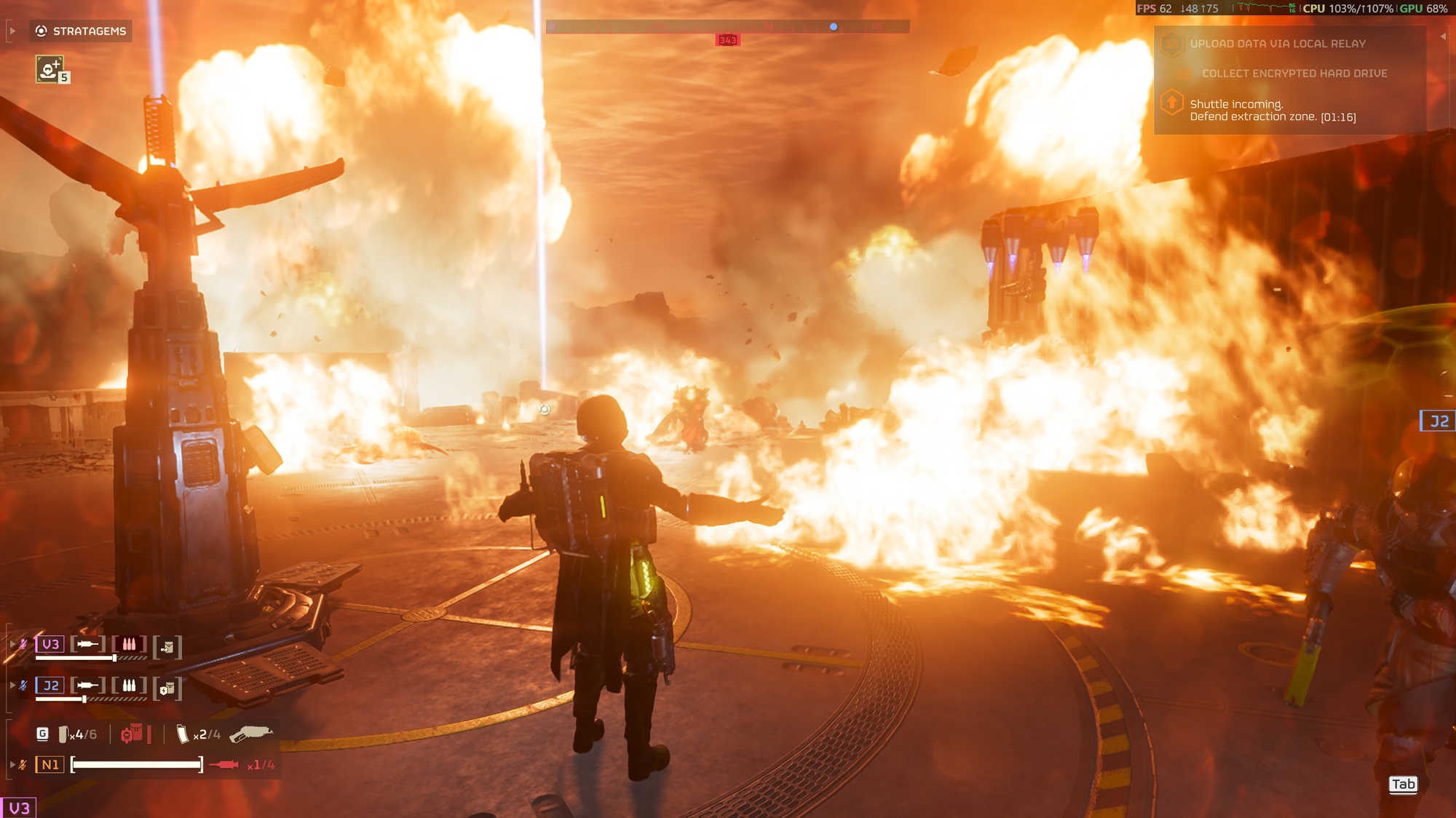Expand the stratagems list arrow

[12, 31]
